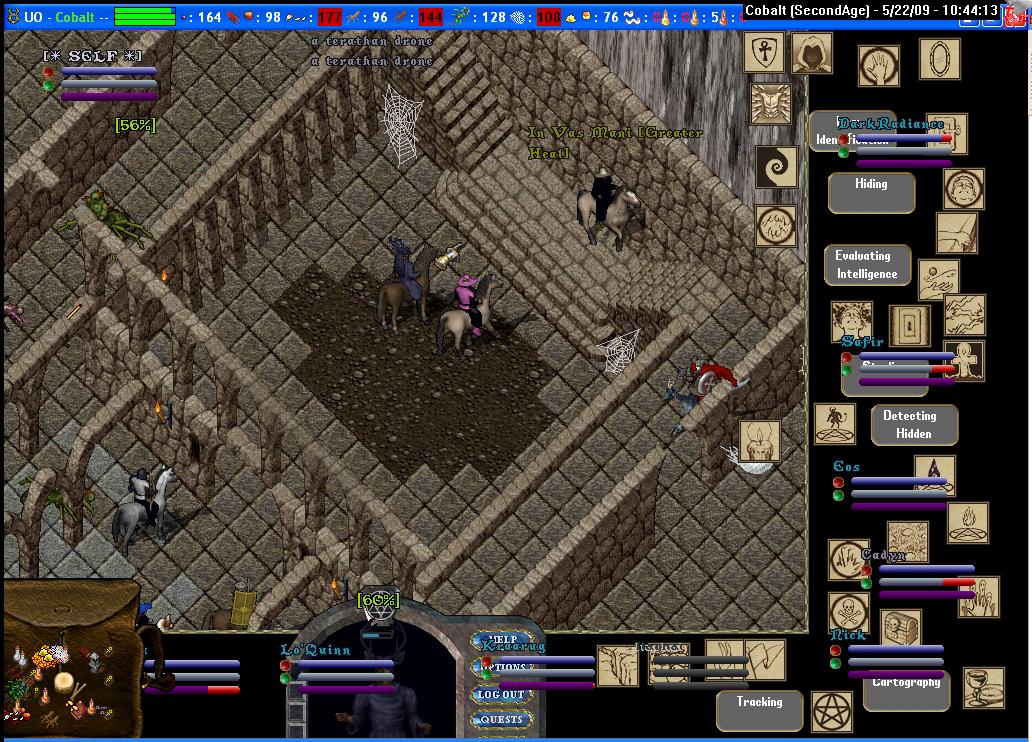Select the ankh shield spell icon
Image resolution: width=1032 pixels, height=742 pixels.
coord(764,52)
